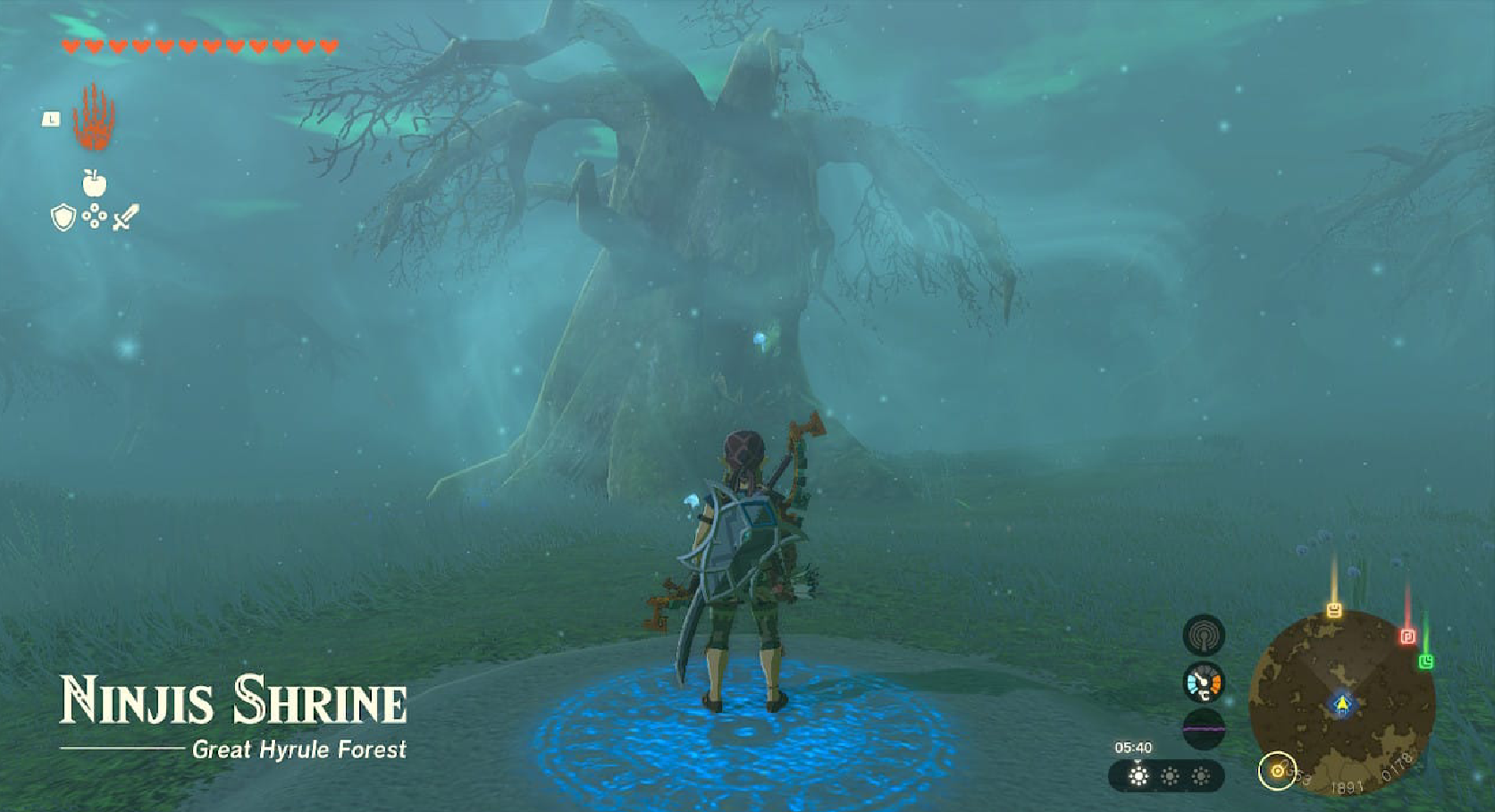The height and width of the screenshot is (812, 1495).
Task: Click Link's yellow arrow on minimap
Action: [x=1341, y=704]
